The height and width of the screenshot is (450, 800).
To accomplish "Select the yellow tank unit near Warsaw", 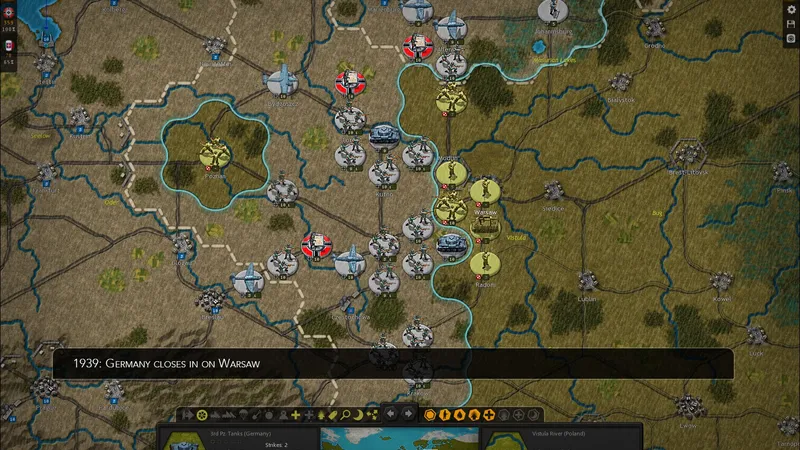I will click(x=485, y=226).
